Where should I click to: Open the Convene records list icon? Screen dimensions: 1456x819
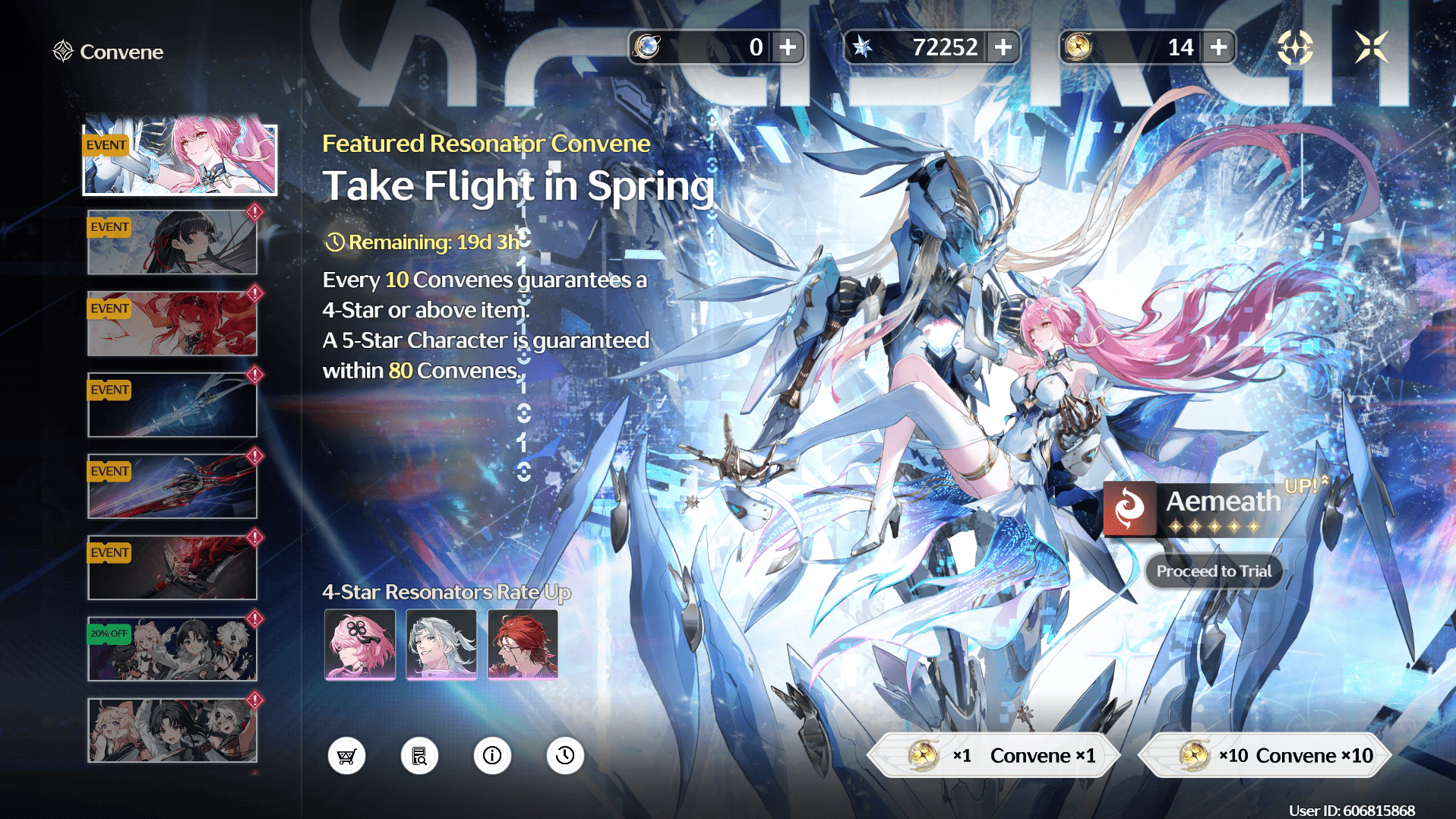coord(419,755)
